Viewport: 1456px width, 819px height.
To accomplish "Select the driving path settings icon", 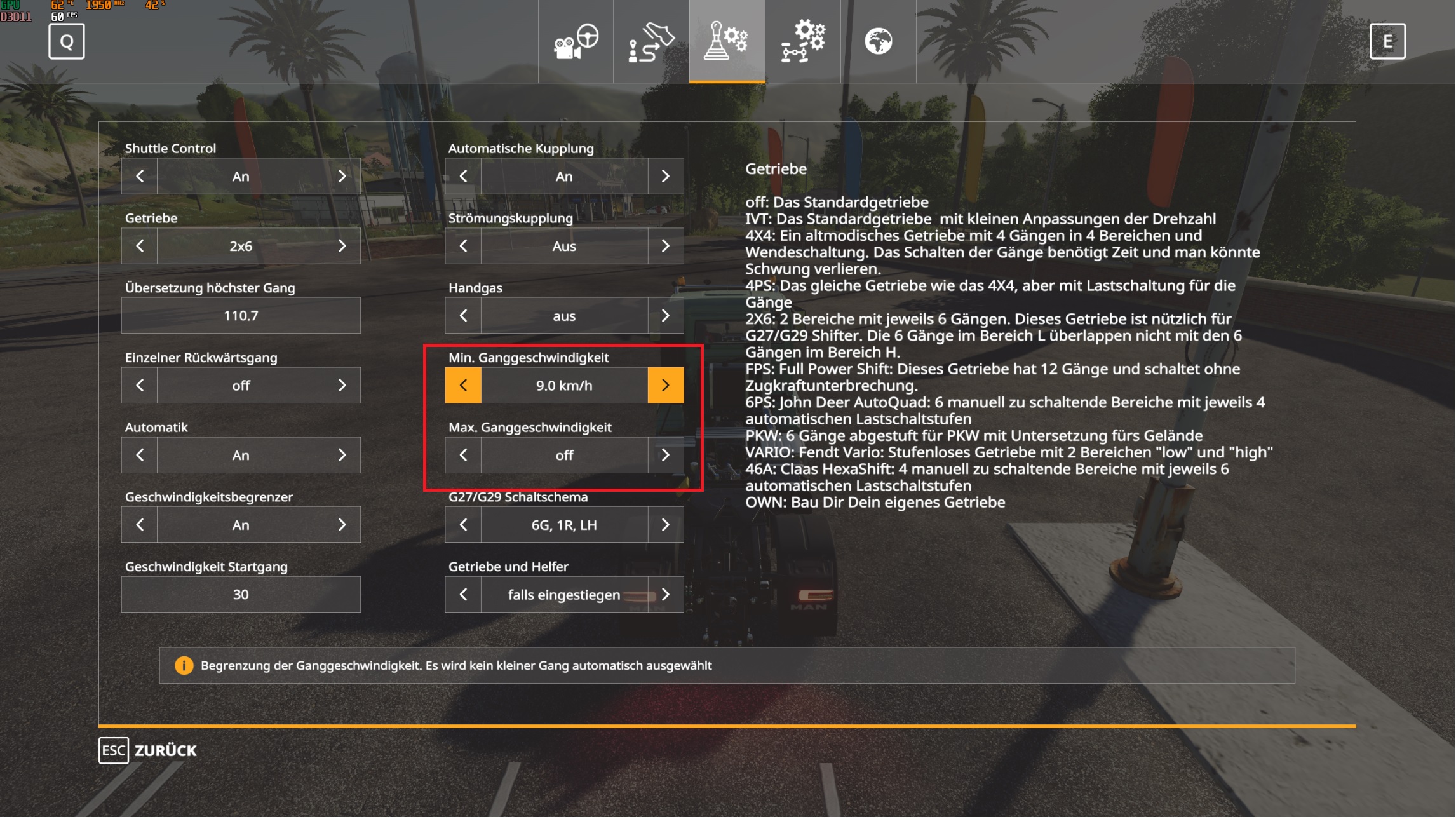I will (x=651, y=41).
